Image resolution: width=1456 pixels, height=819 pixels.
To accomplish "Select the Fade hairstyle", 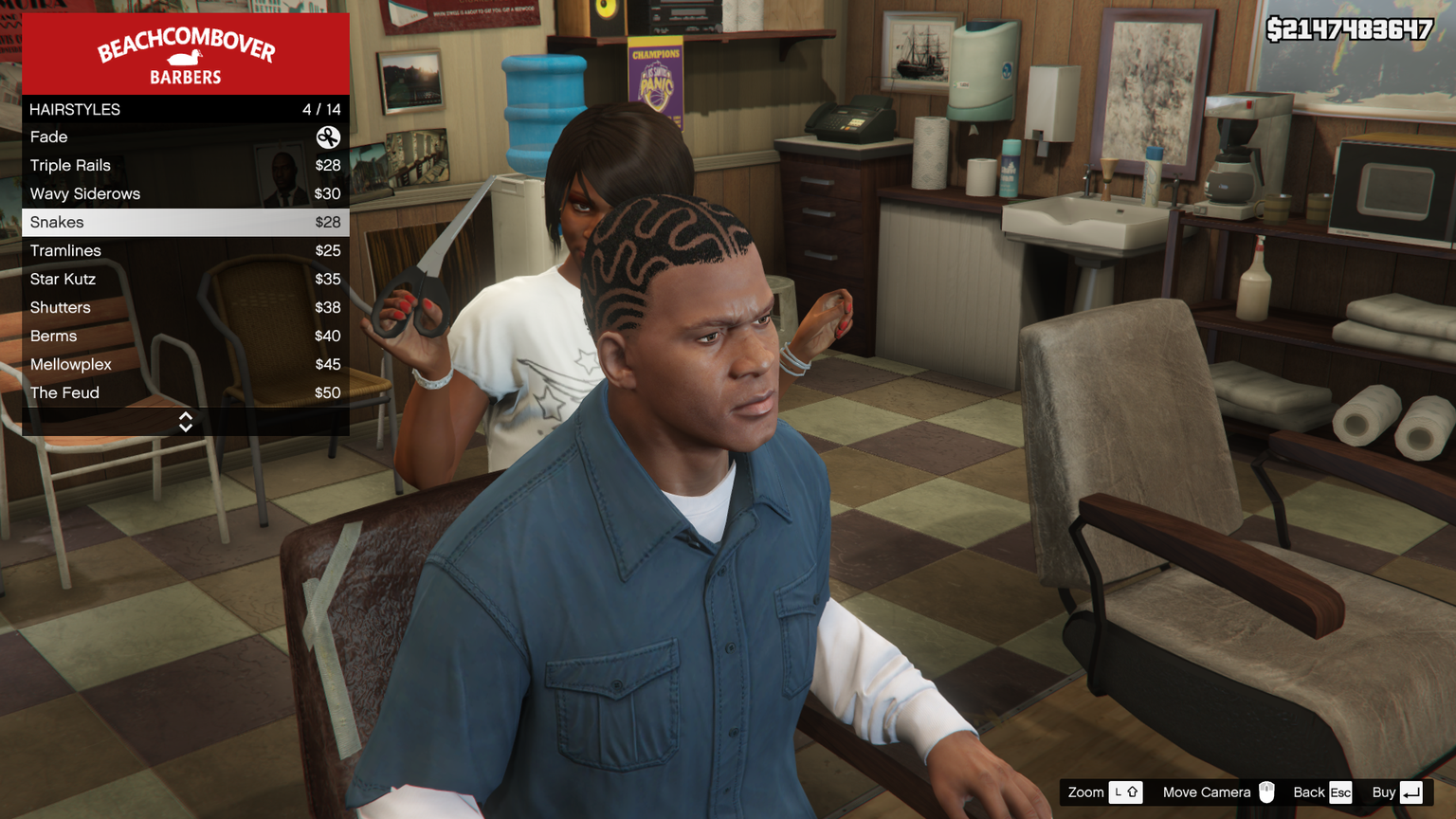I will pyautogui.click(x=185, y=137).
